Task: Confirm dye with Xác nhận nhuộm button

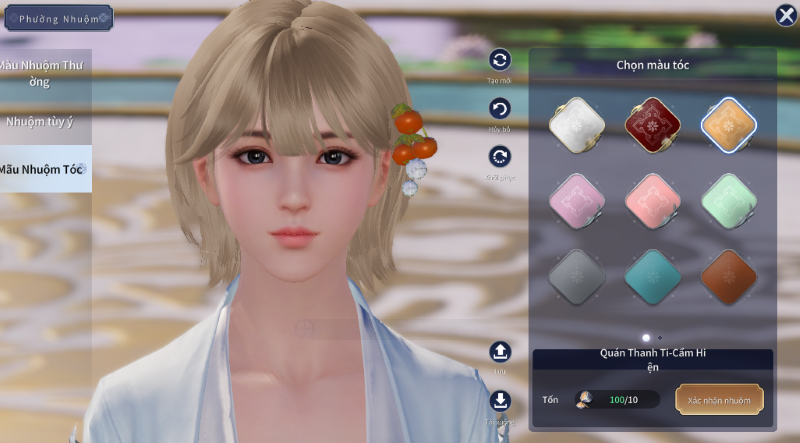Action: tap(719, 399)
